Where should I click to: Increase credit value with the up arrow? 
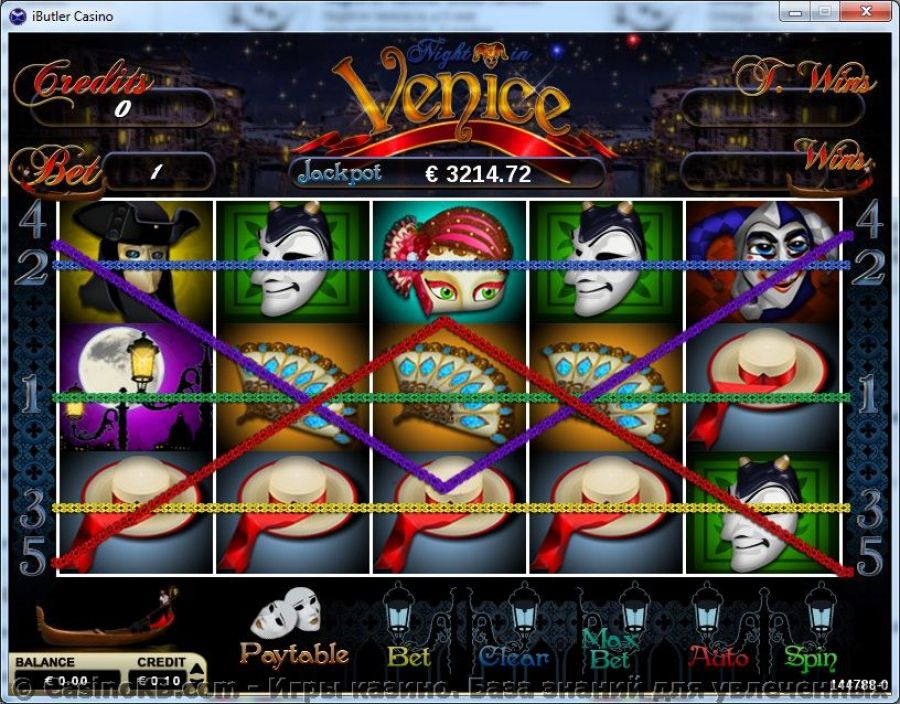tap(196, 666)
